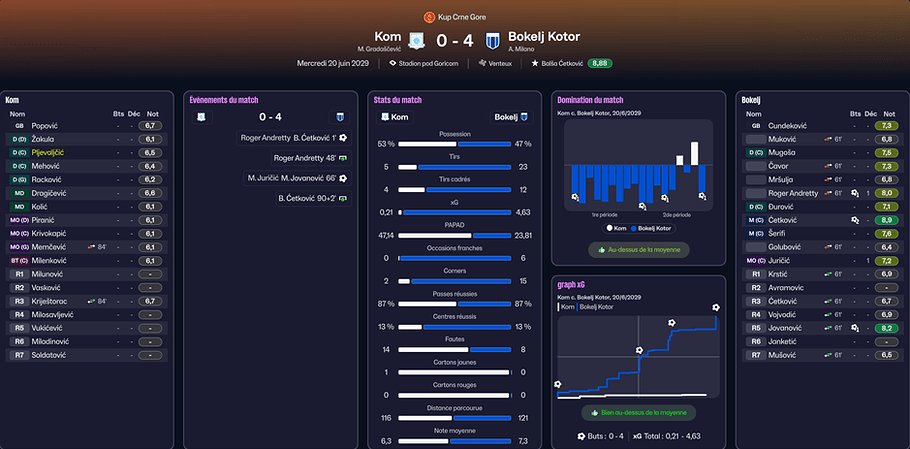Choose Dragićević from the Kom player list
This screenshot has width=910, height=449.
click(52, 193)
